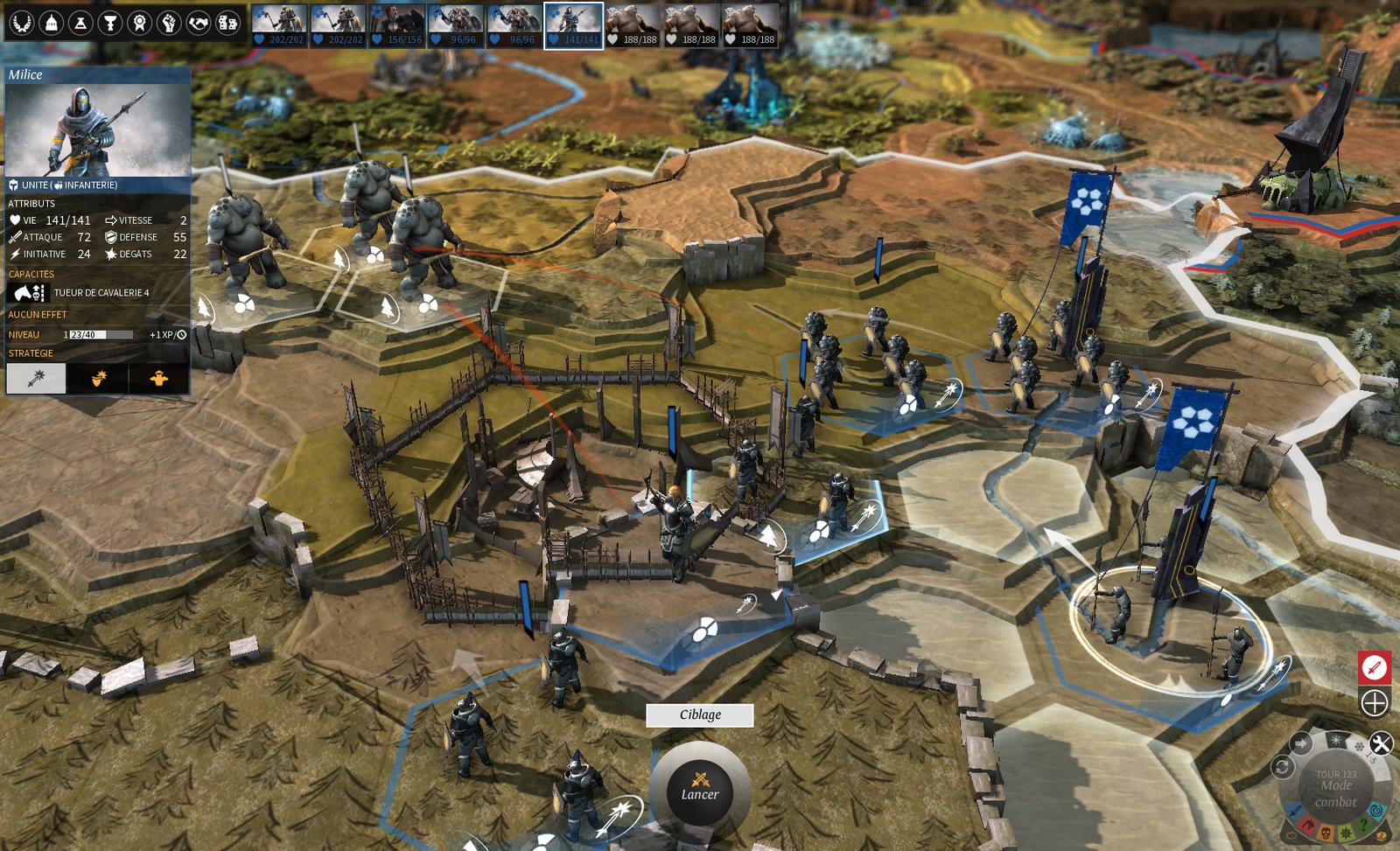1400x851 pixels.
Task: Open game options via wrench icon
Action: coord(1380,743)
